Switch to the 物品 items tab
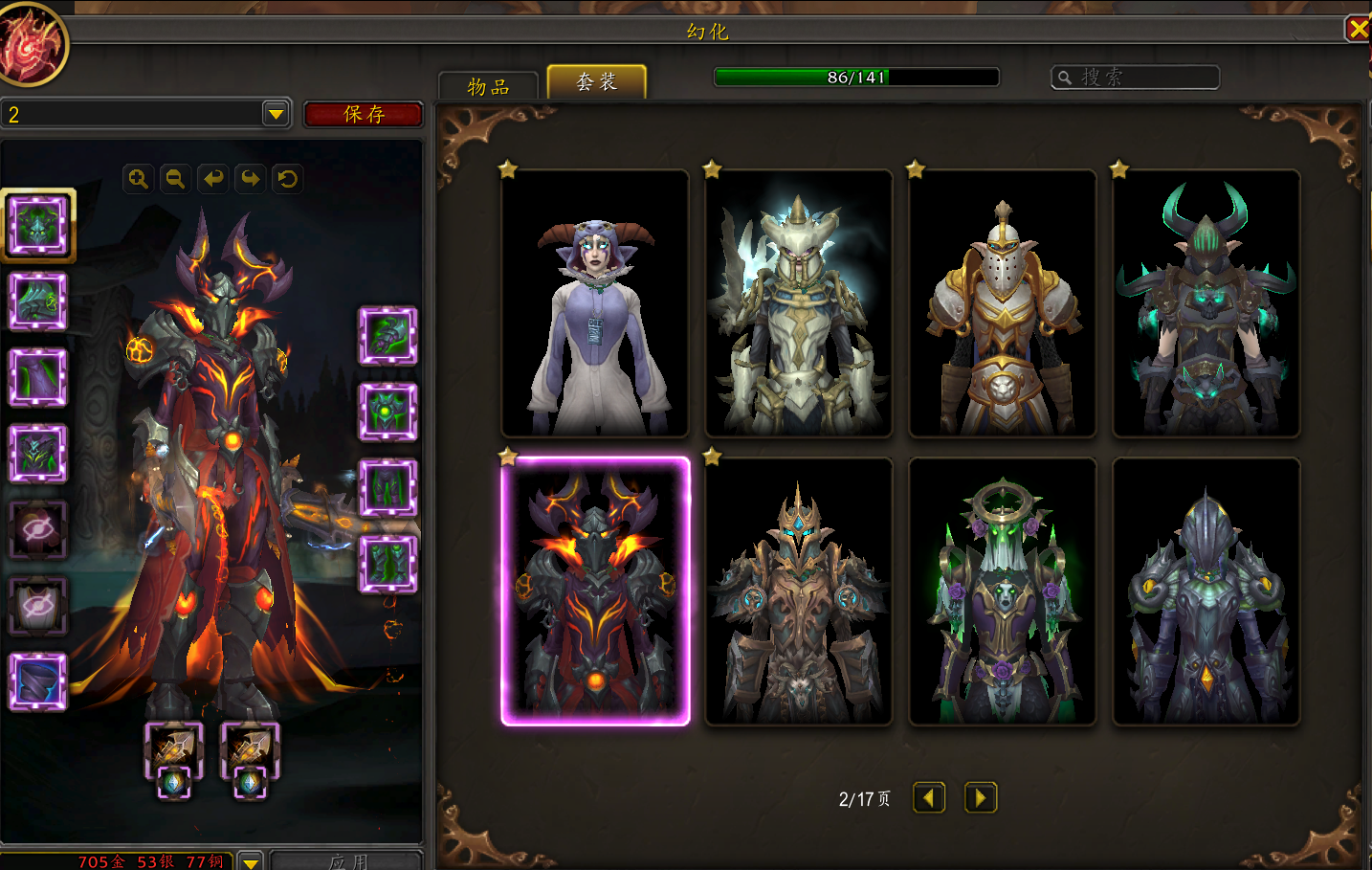 [x=488, y=86]
